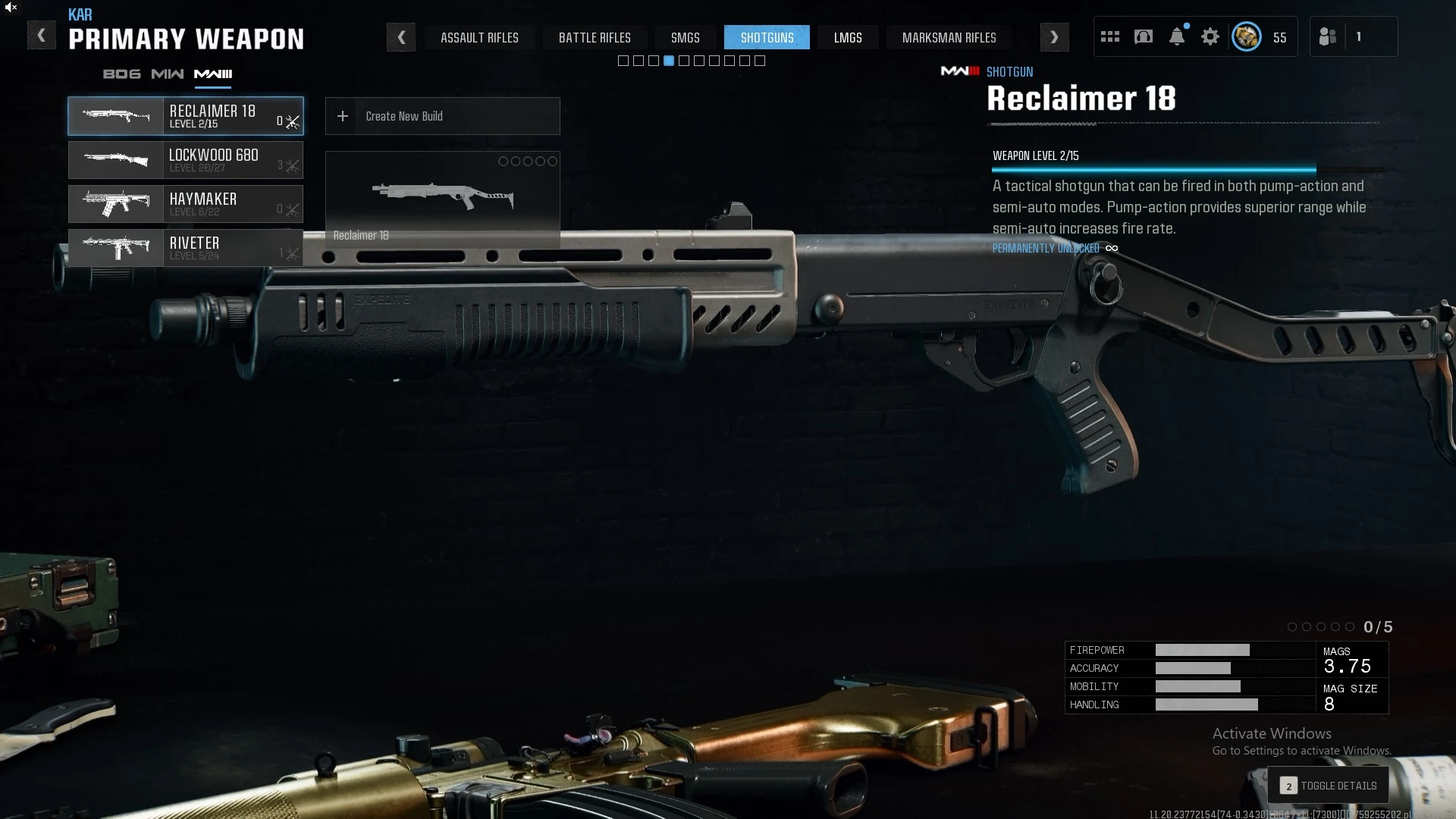Open notifications bell icon
The width and height of the screenshot is (1456, 819).
1177,36
